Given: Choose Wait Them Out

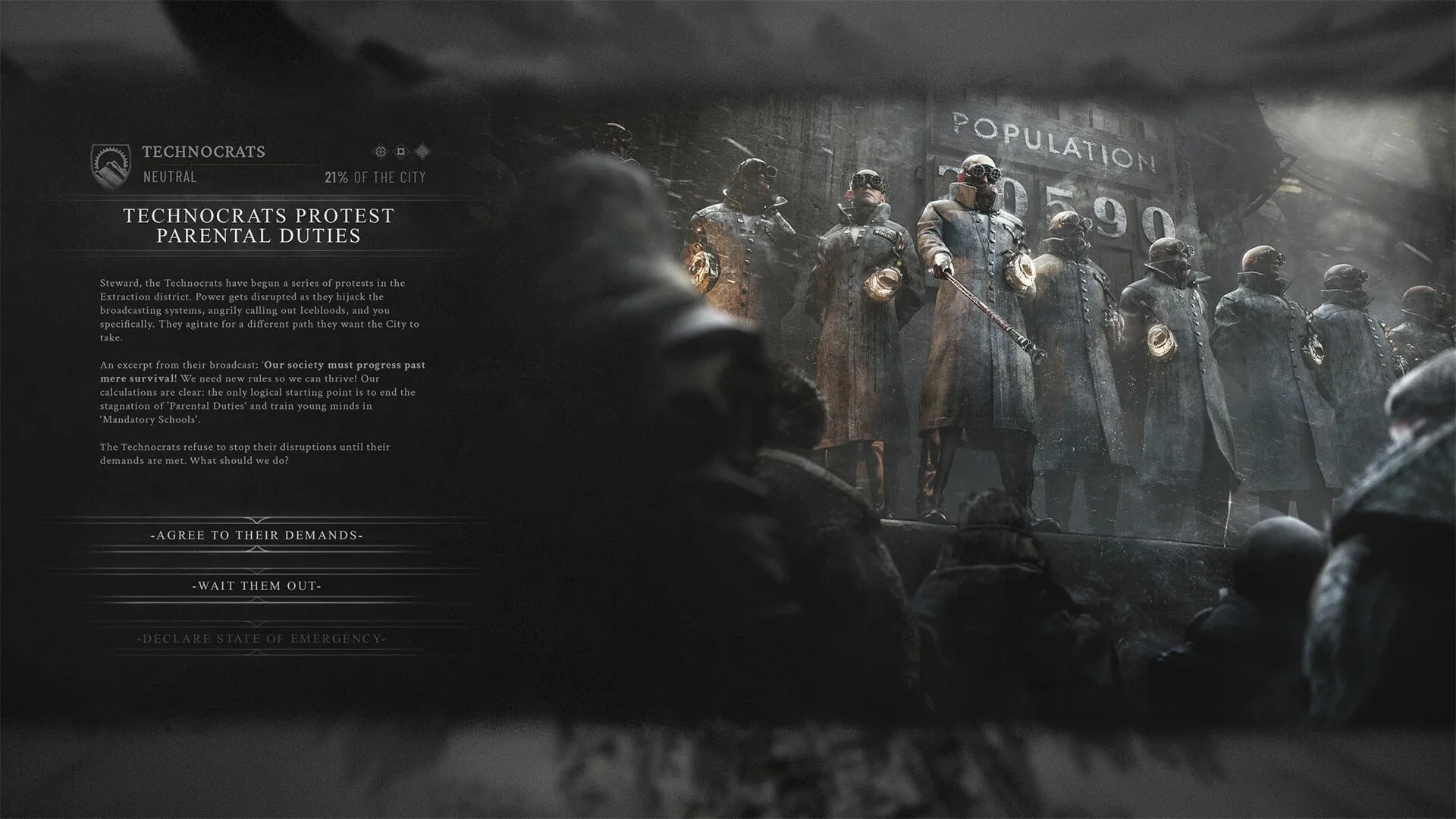Looking at the screenshot, I should (258, 585).
